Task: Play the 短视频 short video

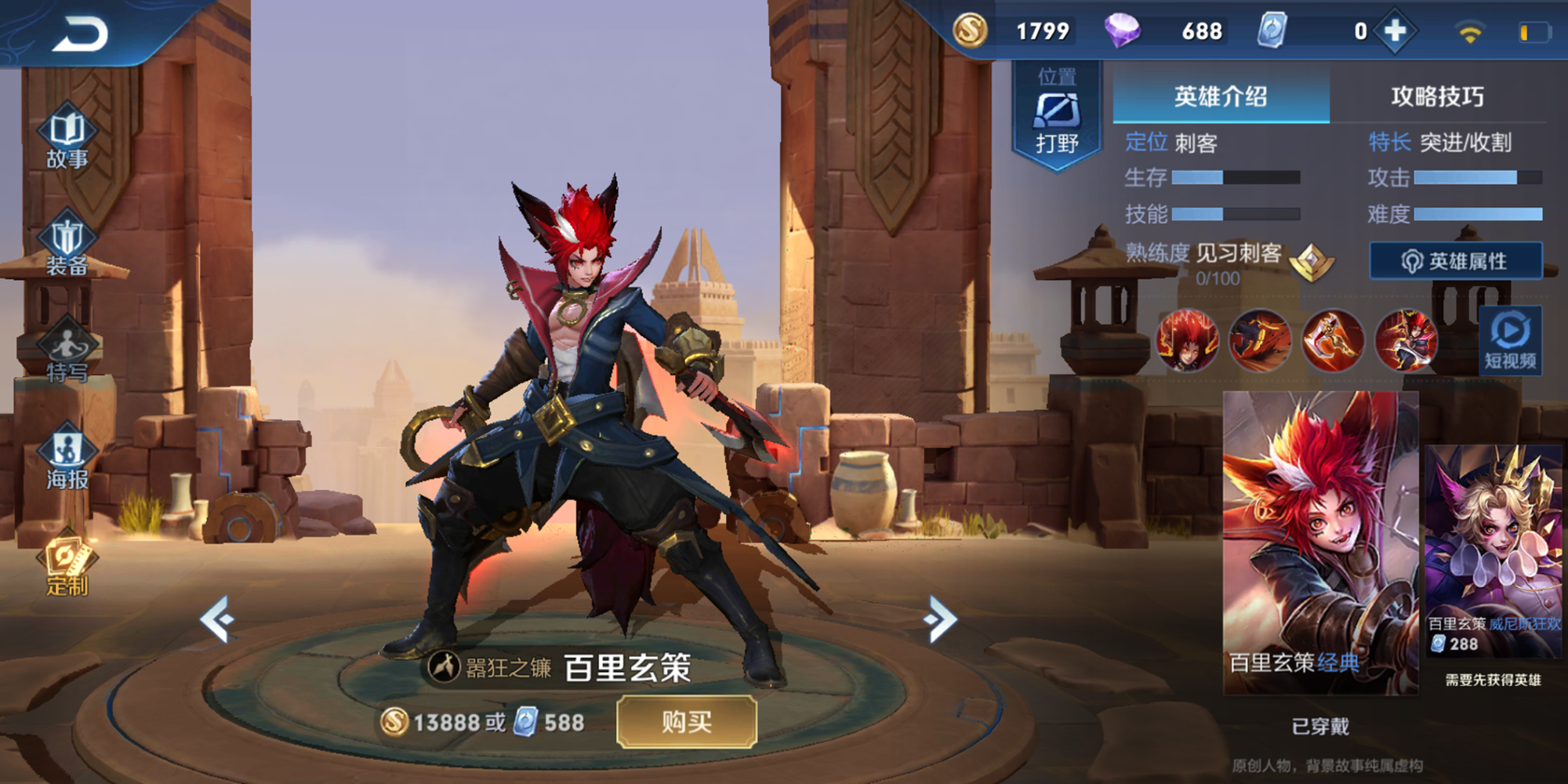Action: (1510, 340)
